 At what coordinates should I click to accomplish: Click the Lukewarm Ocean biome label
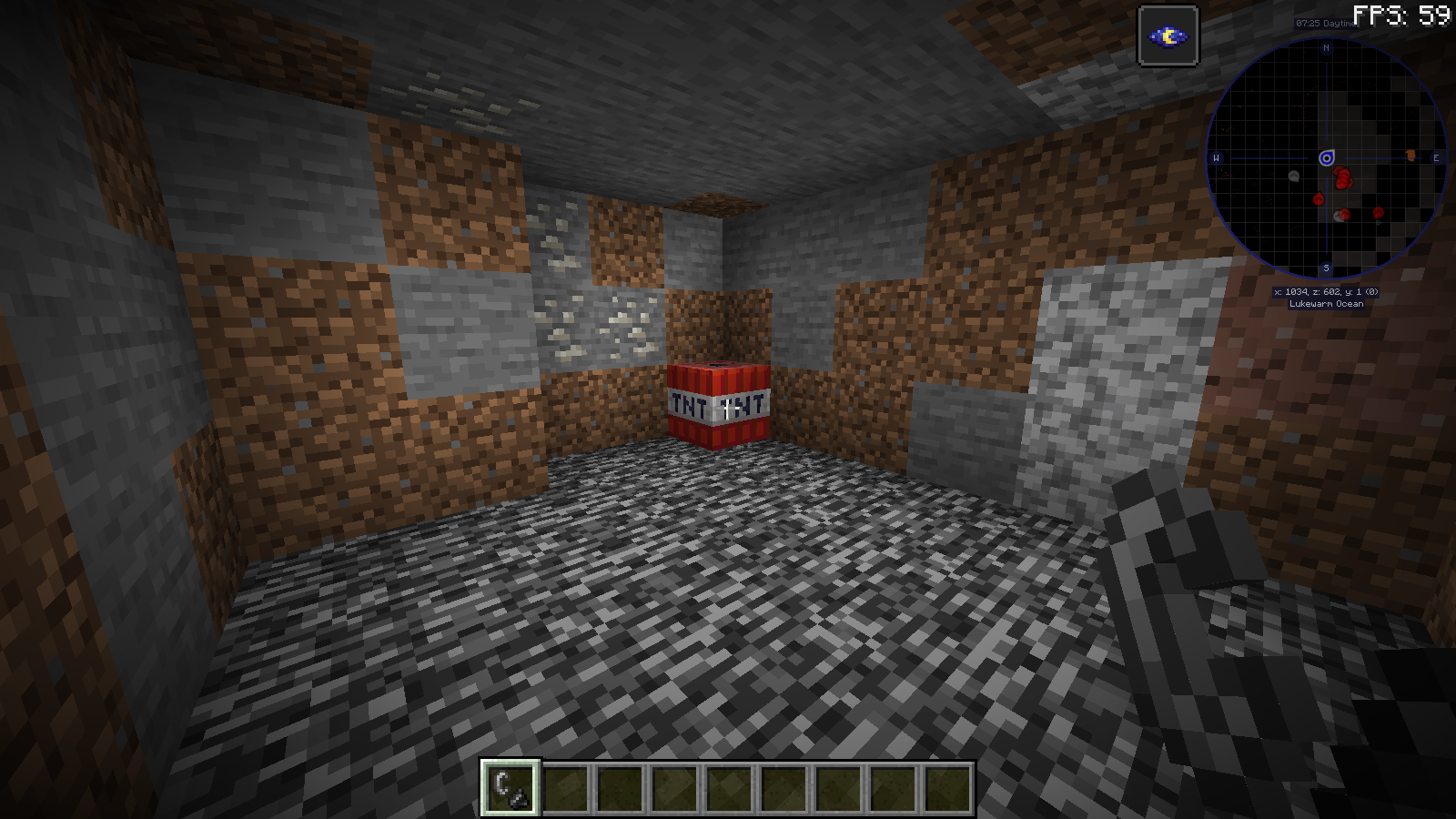pyautogui.click(x=1327, y=305)
